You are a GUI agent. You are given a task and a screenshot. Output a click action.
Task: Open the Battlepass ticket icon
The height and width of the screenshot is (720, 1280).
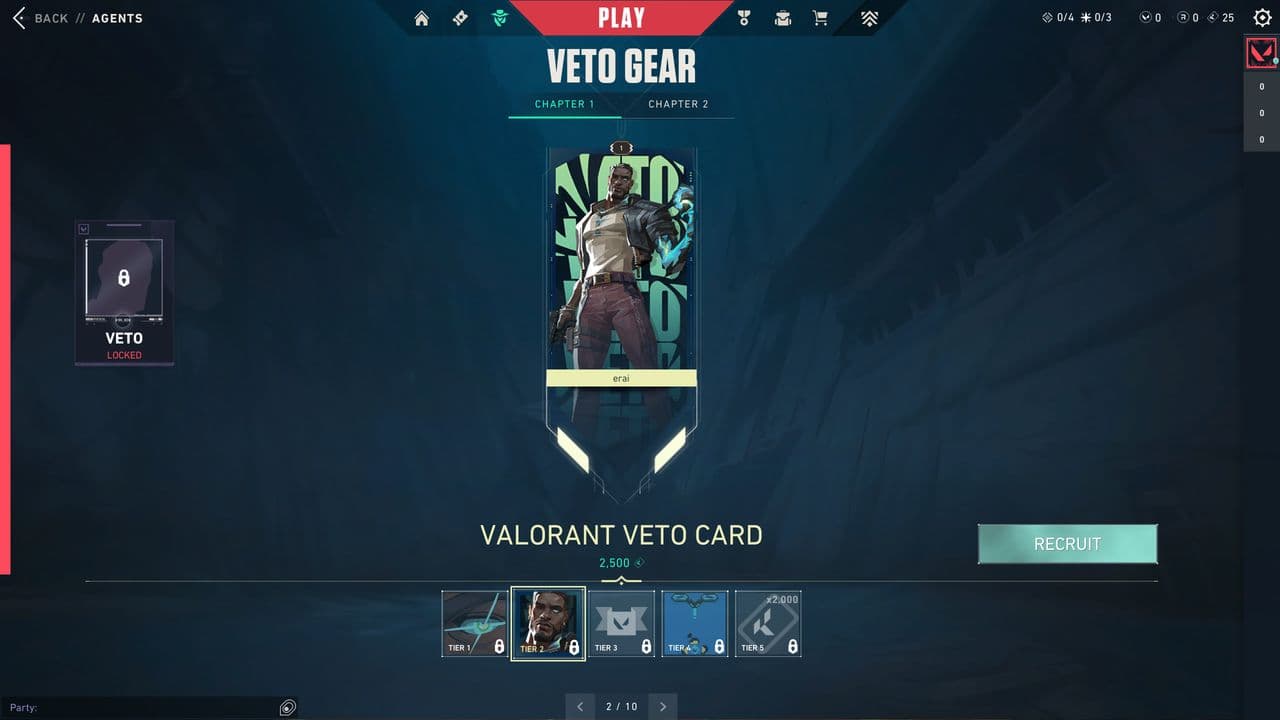[x=460, y=17]
